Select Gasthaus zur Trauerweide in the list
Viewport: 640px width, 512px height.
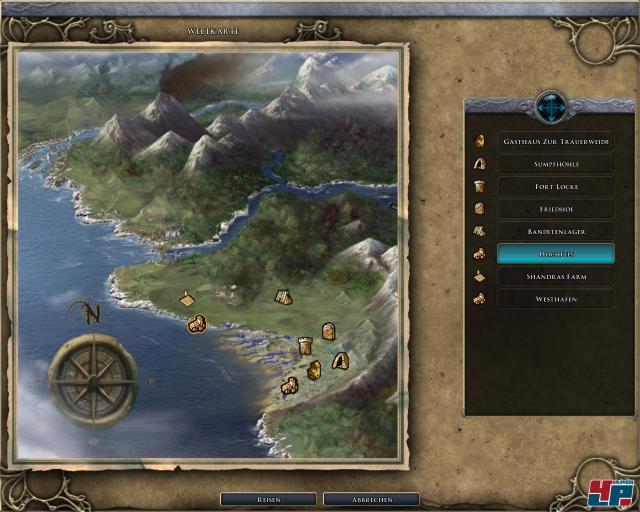click(556, 141)
